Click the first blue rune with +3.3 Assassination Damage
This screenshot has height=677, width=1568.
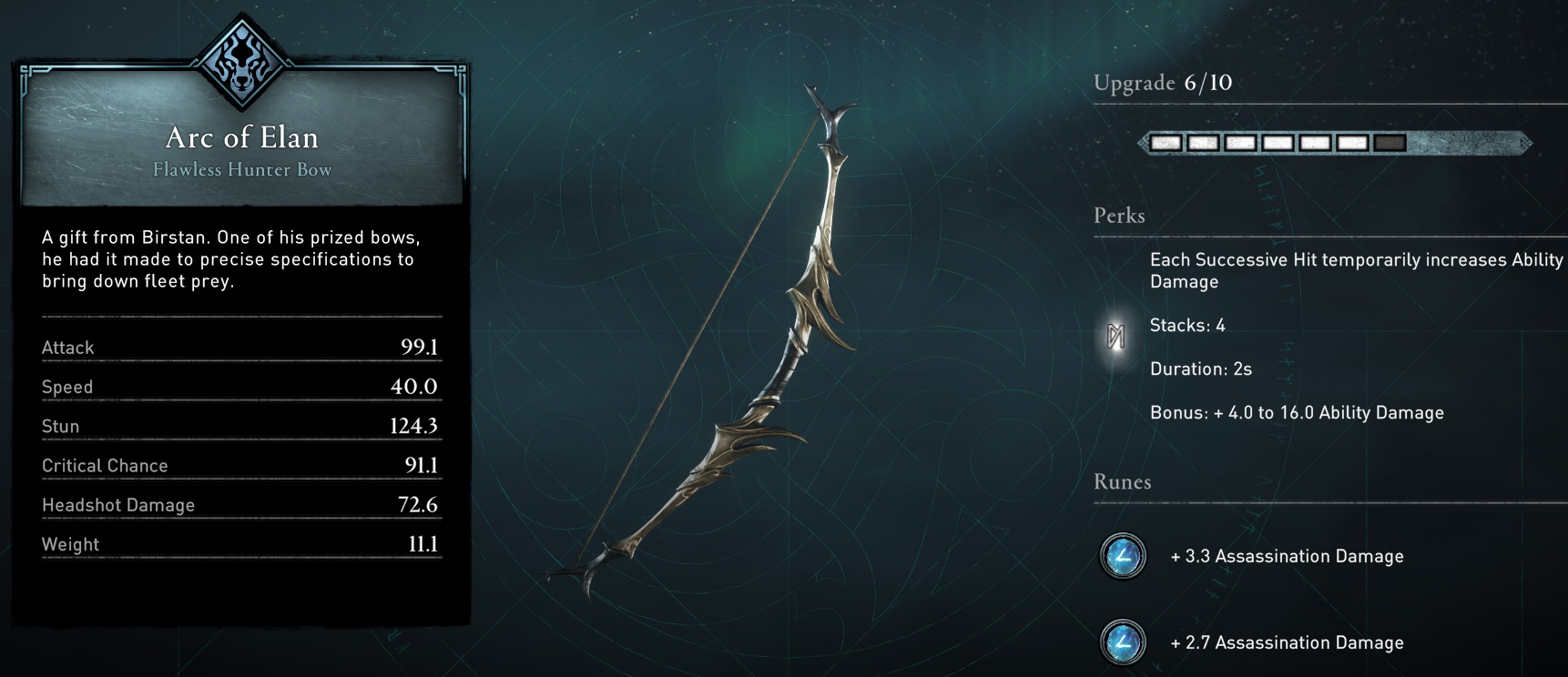1122,556
